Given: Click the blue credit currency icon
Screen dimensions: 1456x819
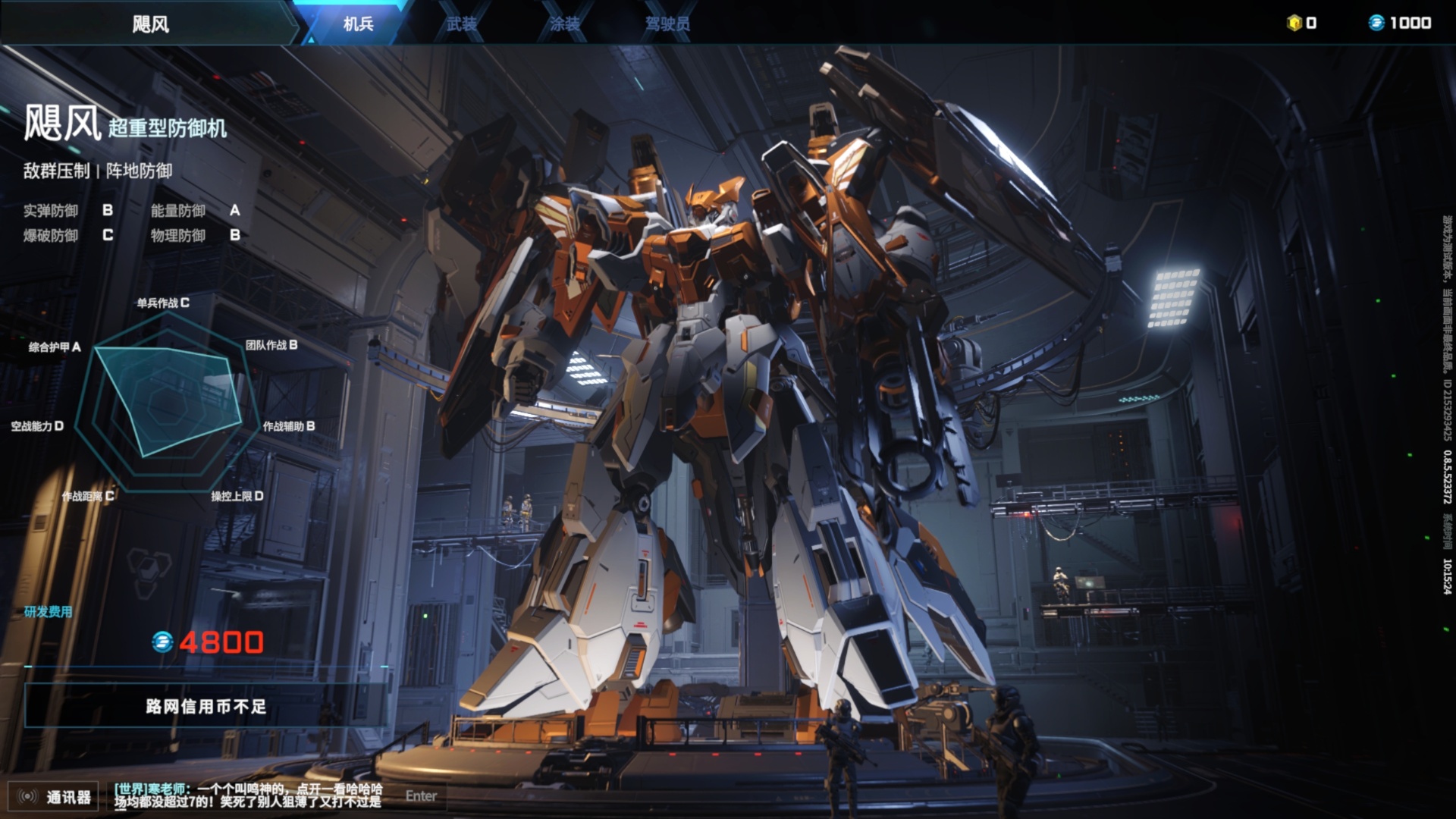Looking at the screenshot, I should pyautogui.click(x=1376, y=23).
